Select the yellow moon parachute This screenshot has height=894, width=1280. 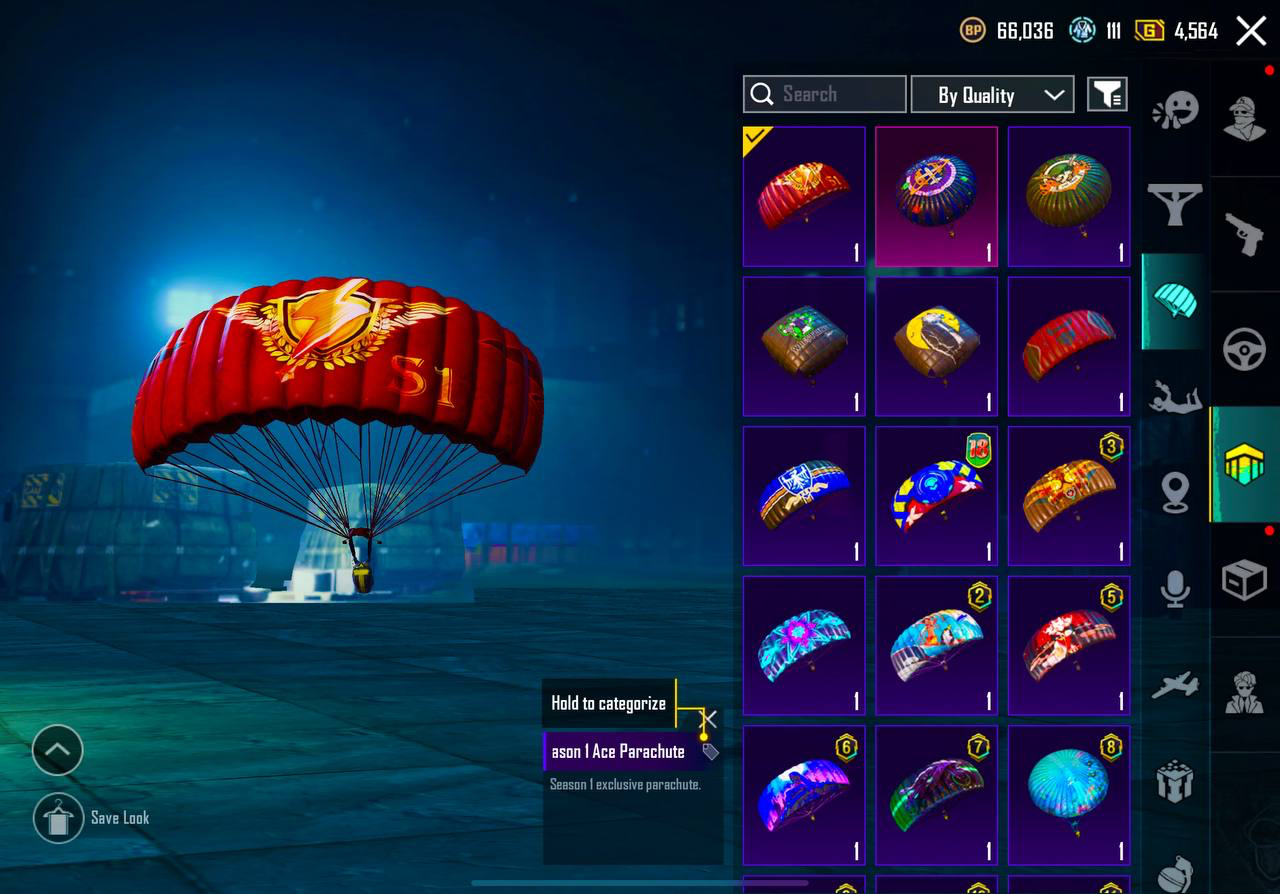936,346
